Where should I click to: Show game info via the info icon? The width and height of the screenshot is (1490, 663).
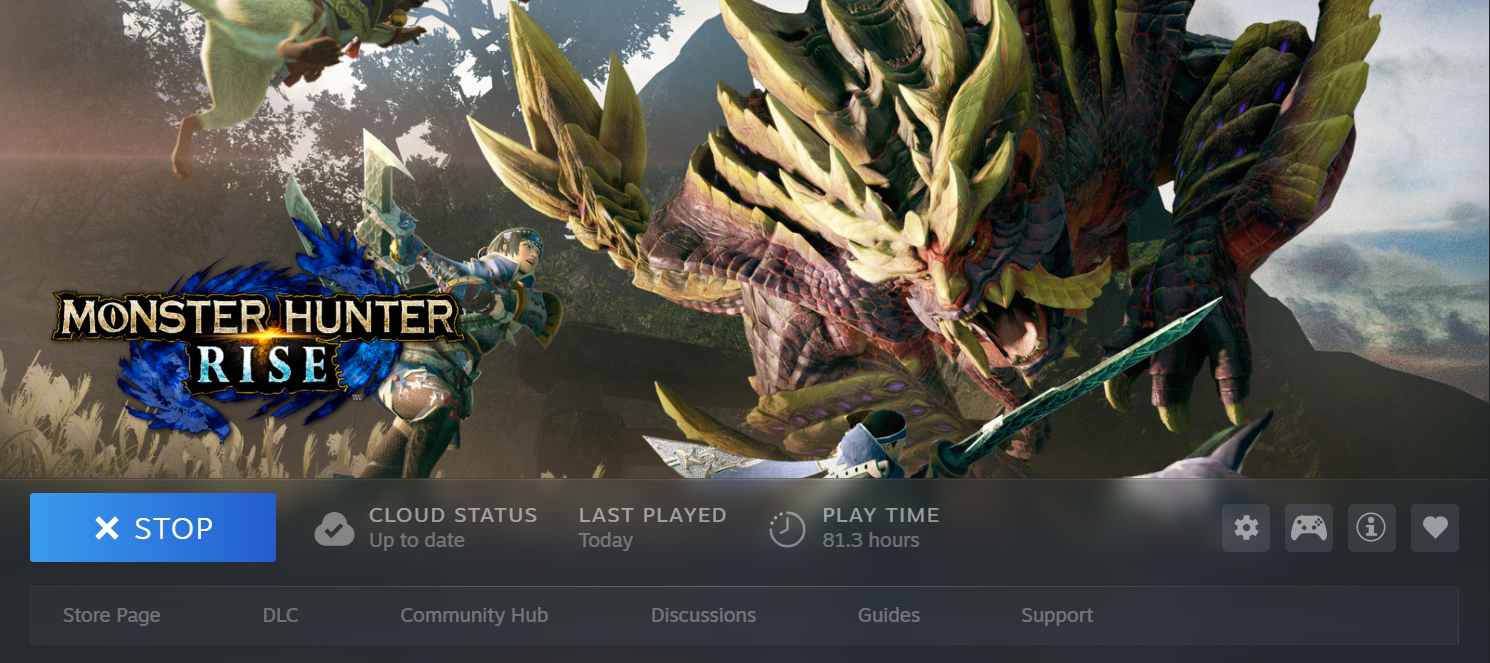1371,528
